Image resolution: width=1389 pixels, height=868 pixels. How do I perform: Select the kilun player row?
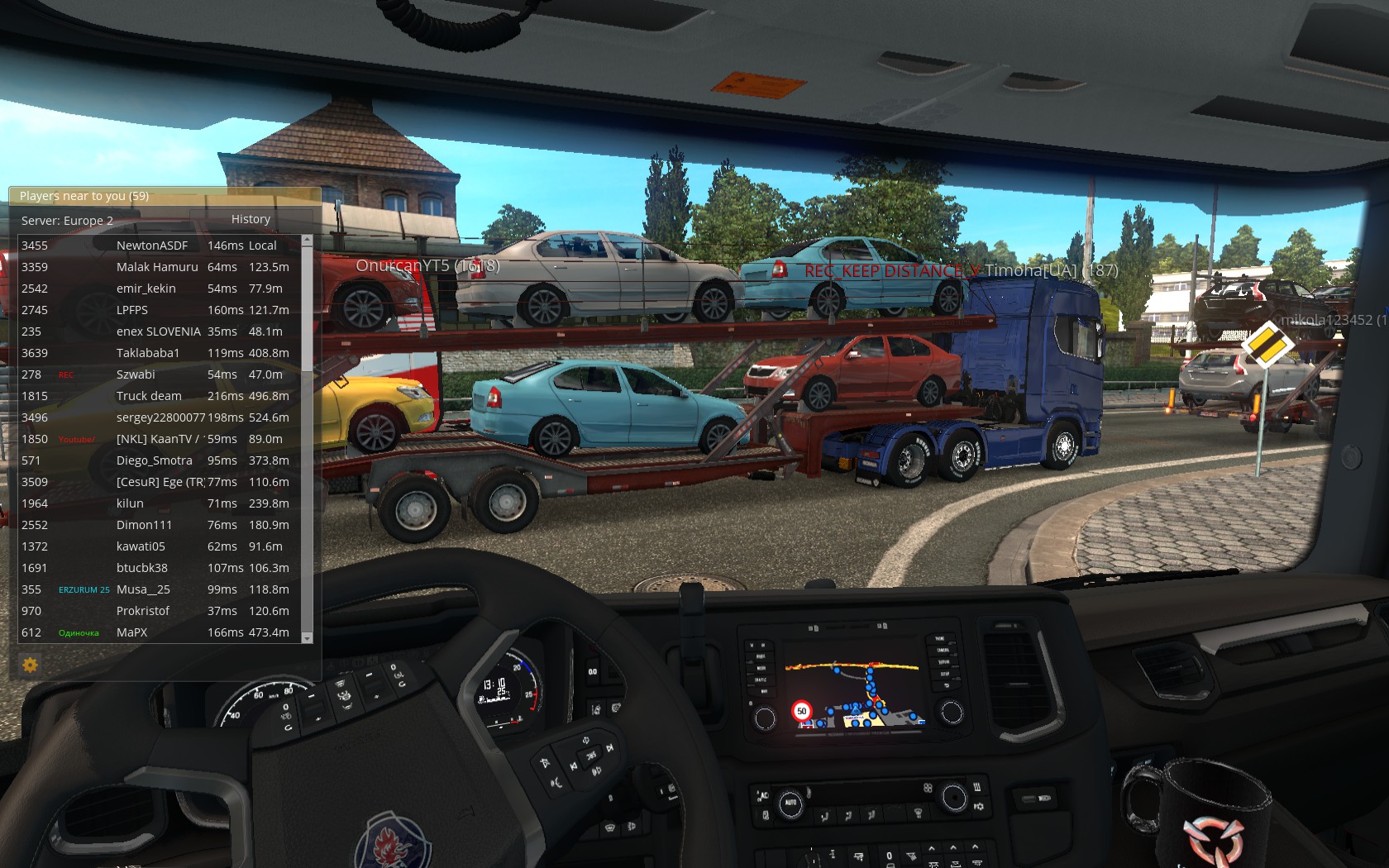[130, 503]
